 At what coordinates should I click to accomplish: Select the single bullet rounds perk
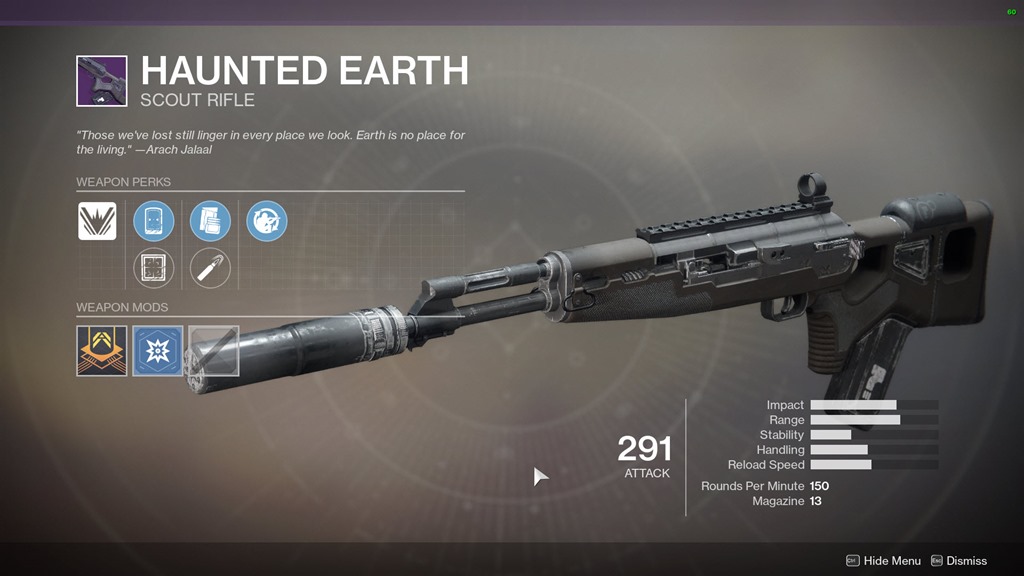[210, 267]
